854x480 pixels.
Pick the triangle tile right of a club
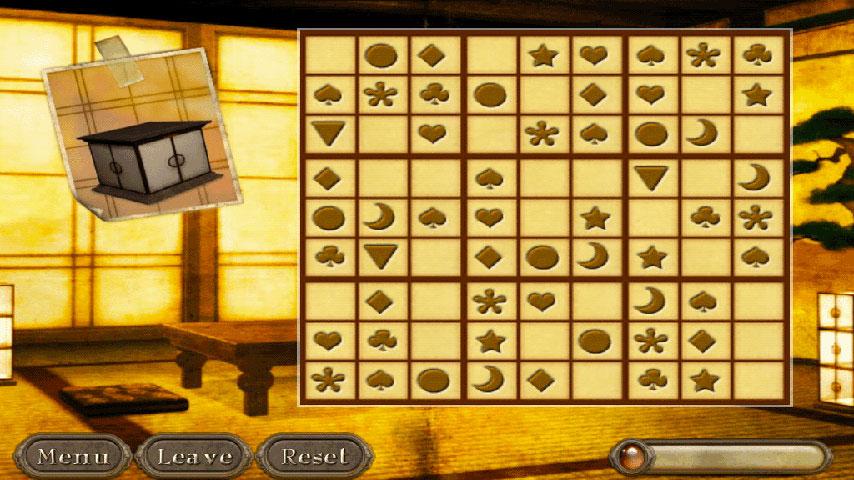[380, 256]
